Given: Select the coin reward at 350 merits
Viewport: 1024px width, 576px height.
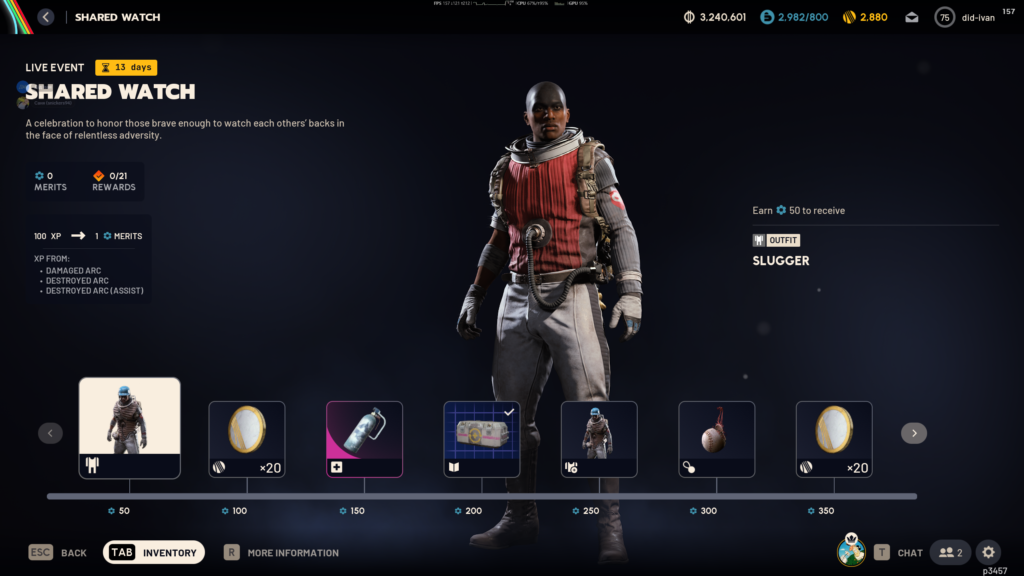Looking at the screenshot, I should (x=834, y=439).
